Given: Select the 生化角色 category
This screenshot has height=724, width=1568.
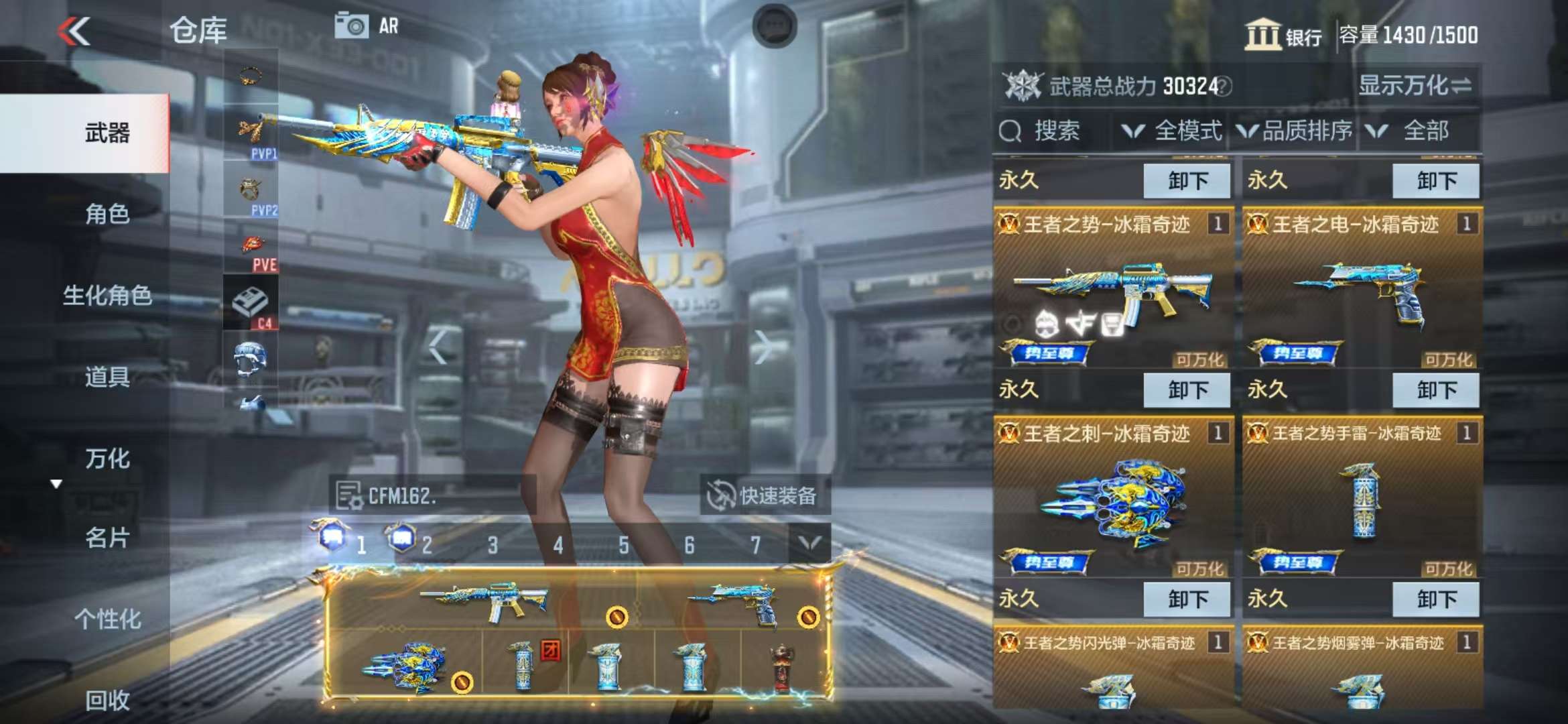Looking at the screenshot, I should pyautogui.click(x=107, y=295).
